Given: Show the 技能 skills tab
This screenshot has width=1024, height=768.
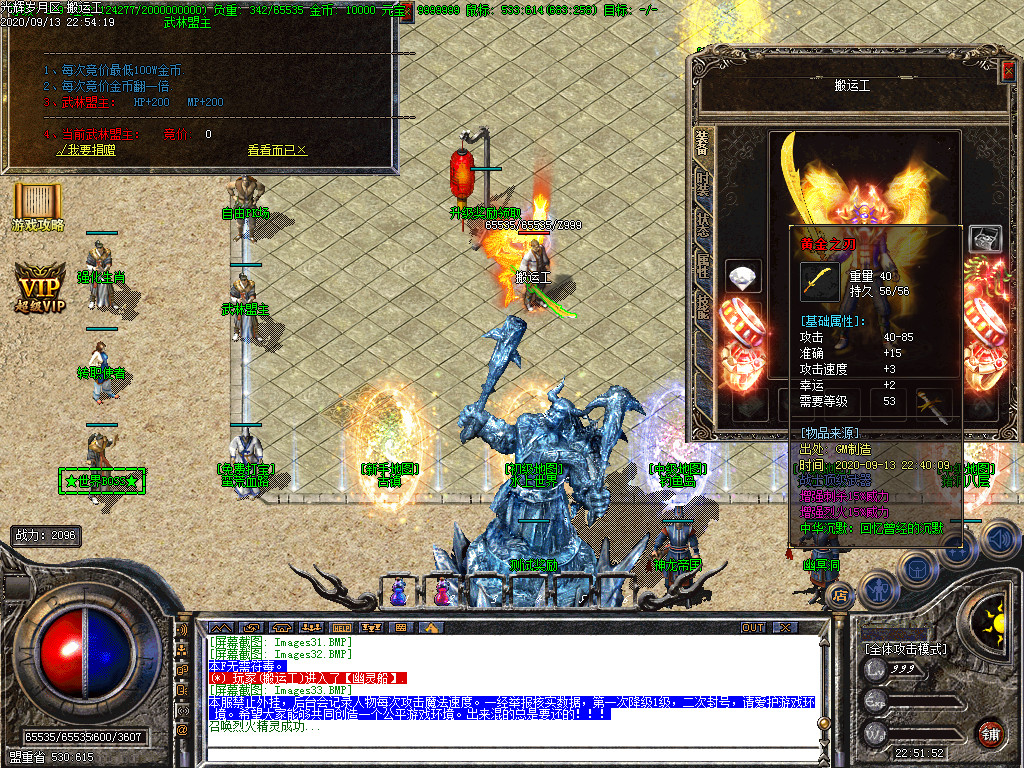Looking at the screenshot, I should point(704,305).
